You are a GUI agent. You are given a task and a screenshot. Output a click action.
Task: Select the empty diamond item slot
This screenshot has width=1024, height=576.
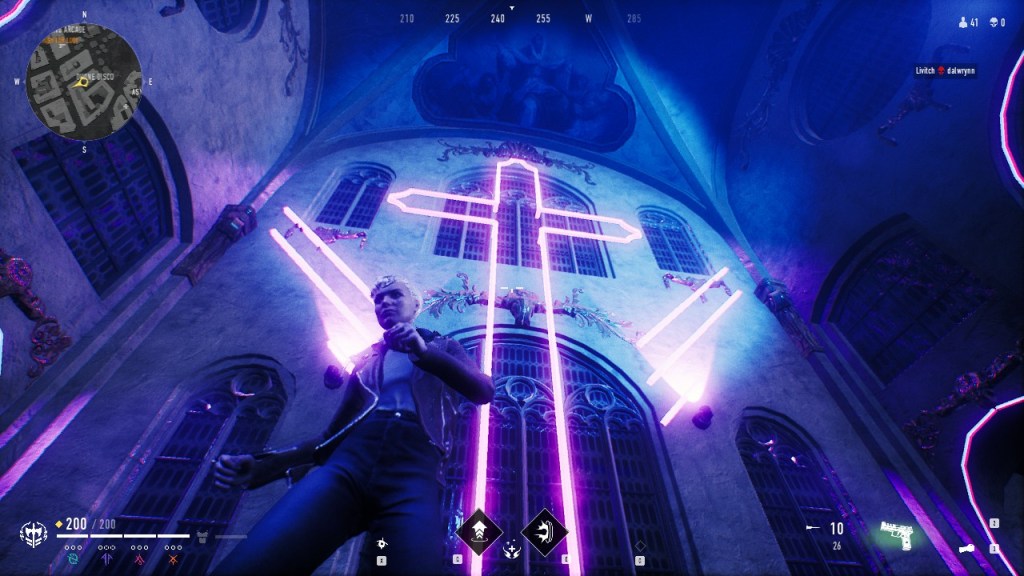[641, 546]
